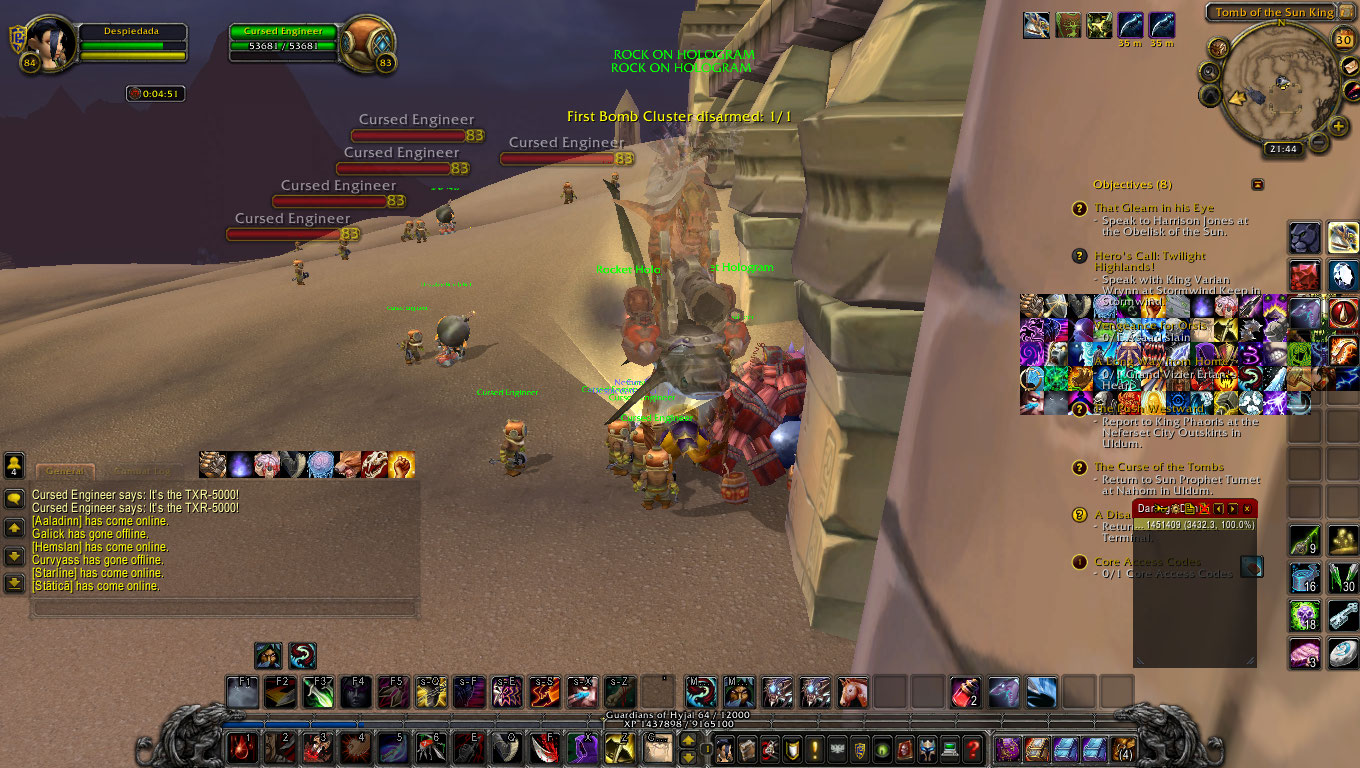1360x768 pixels.
Task: Collapse the Objectives tracker
Action: [1257, 184]
